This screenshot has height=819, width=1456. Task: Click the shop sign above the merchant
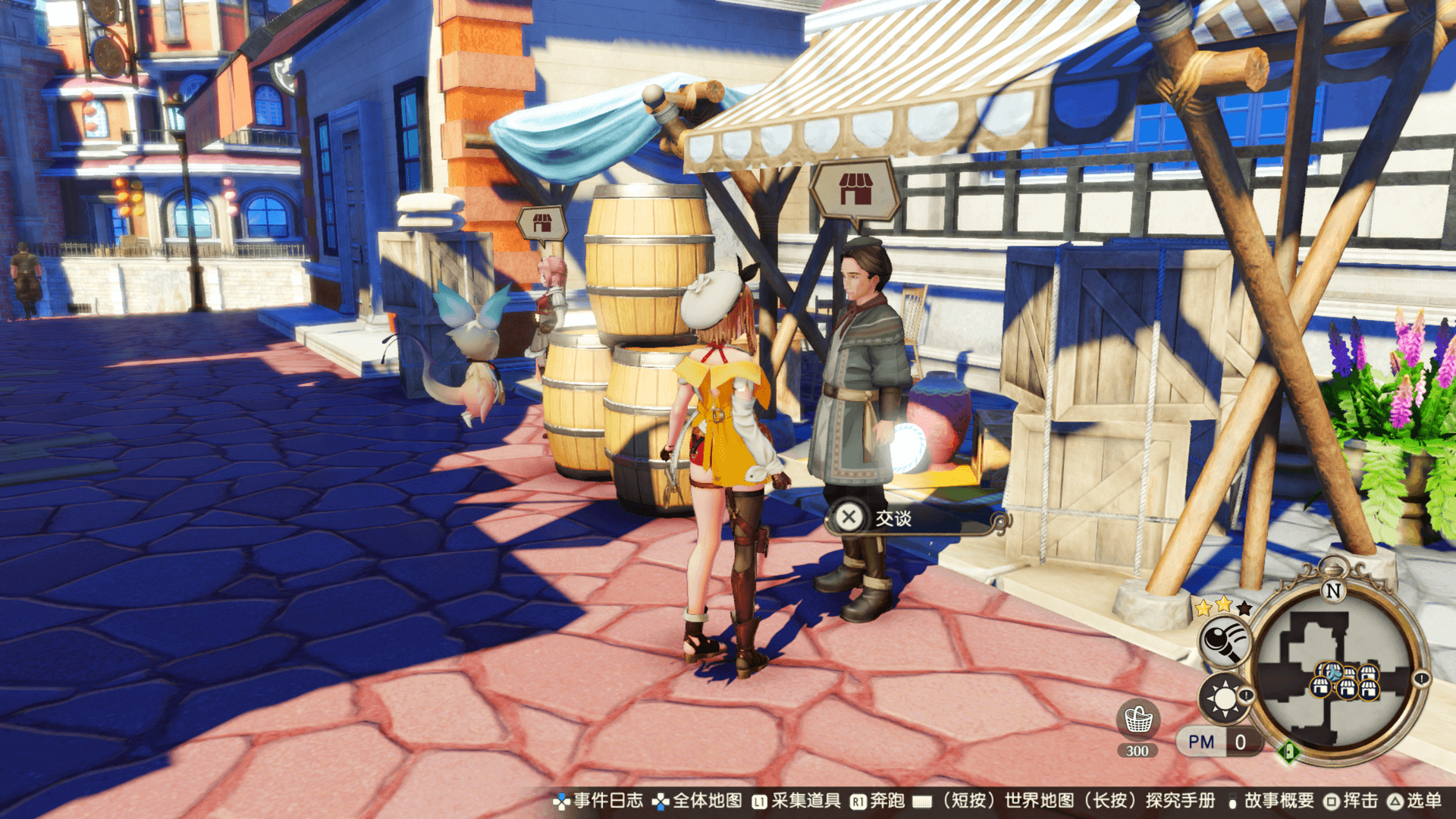point(855,190)
